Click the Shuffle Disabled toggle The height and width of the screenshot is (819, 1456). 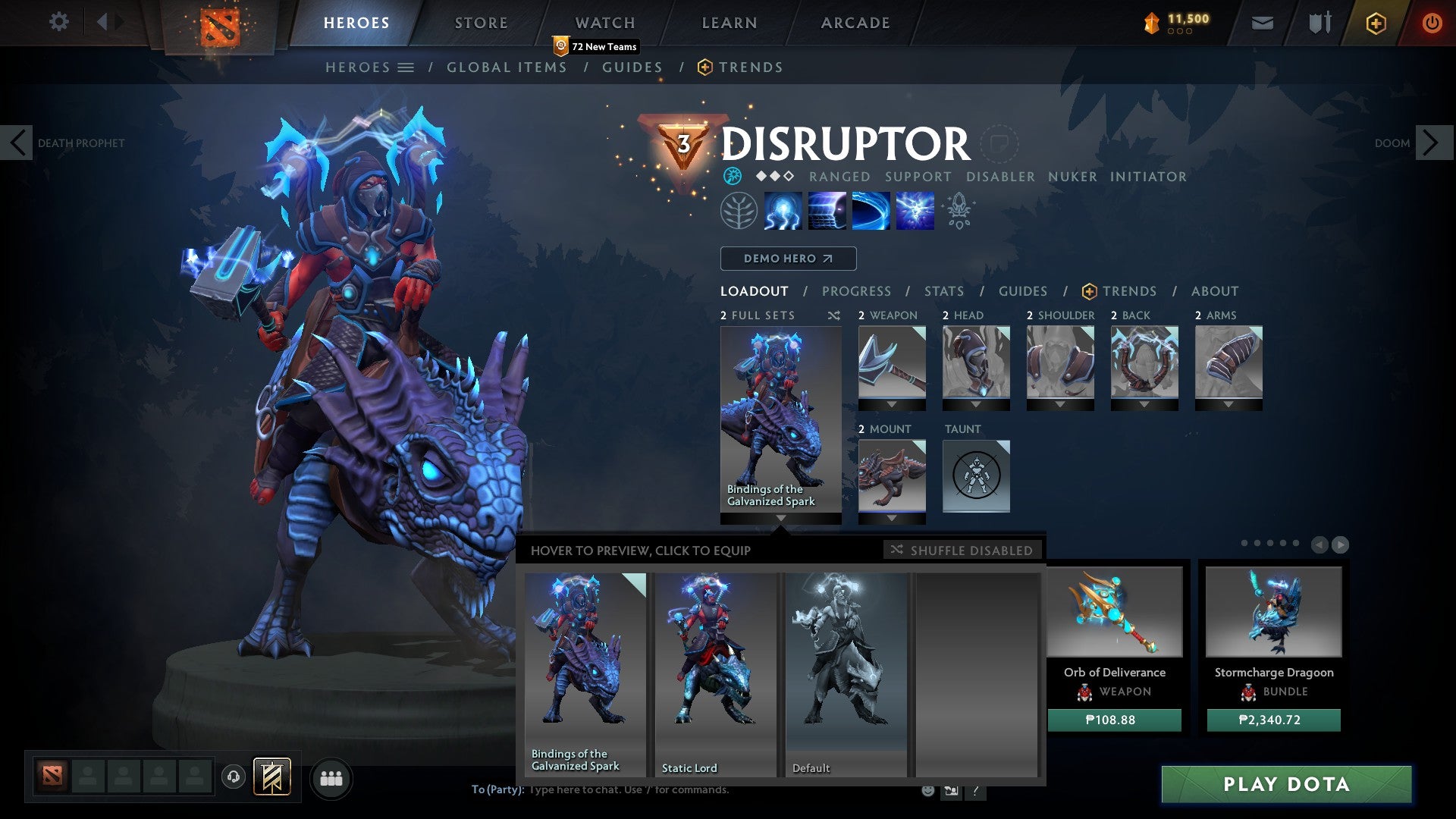click(x=962, y=551)
